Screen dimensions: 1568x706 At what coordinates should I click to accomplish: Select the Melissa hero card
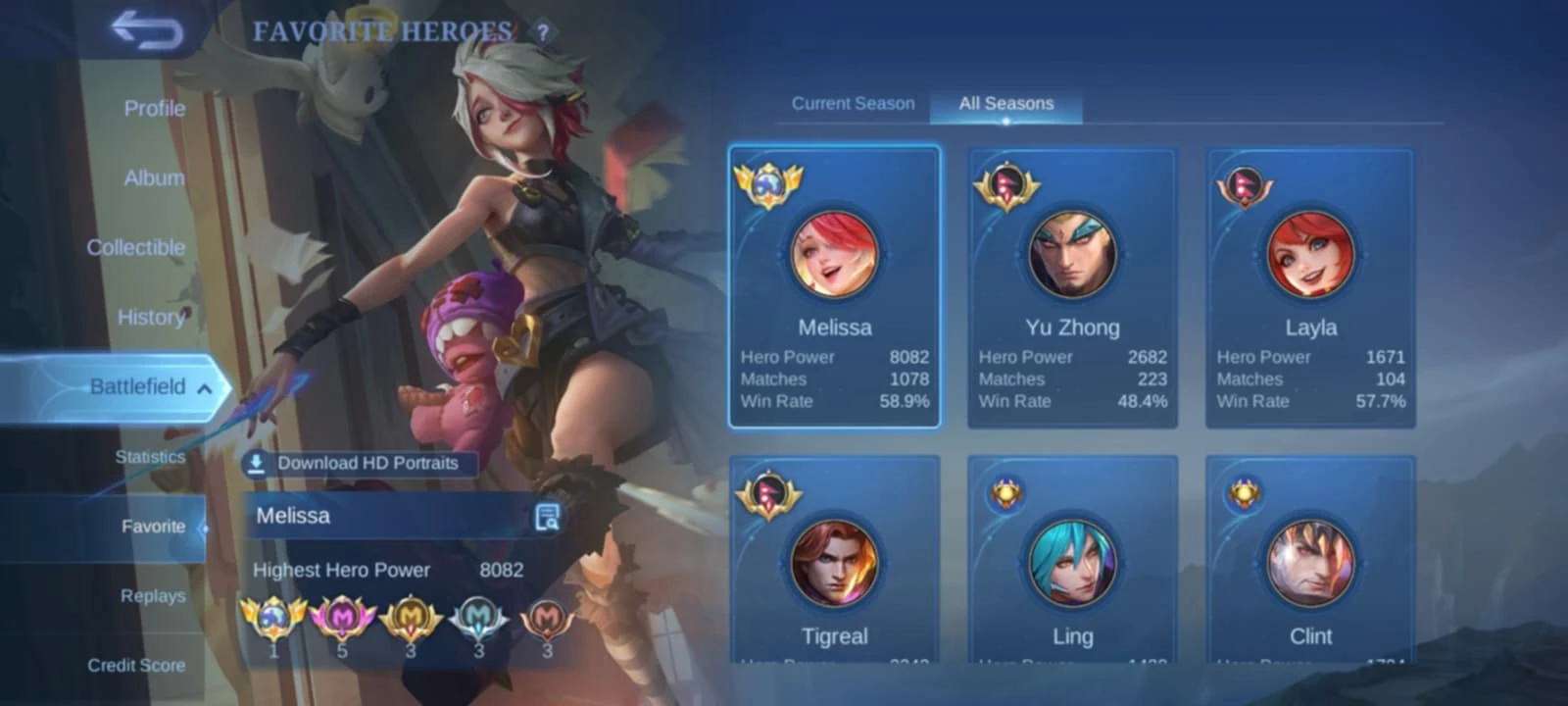(x=834, y=287)
